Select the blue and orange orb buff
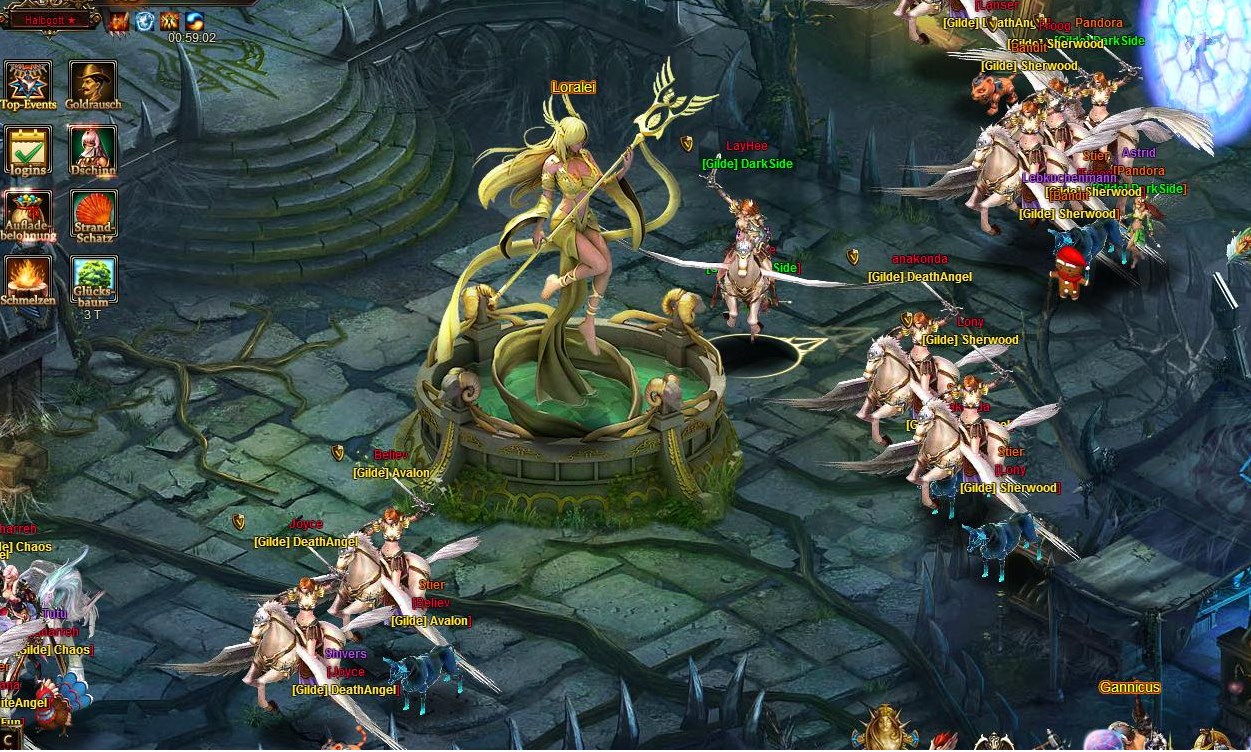 pos(195,21)
